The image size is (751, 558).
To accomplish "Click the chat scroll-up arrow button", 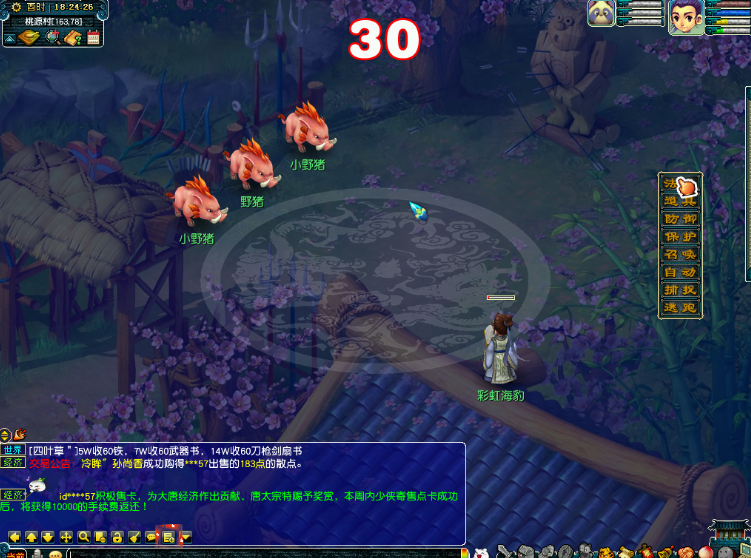I will pyautogui.click(x=31, y=537).
